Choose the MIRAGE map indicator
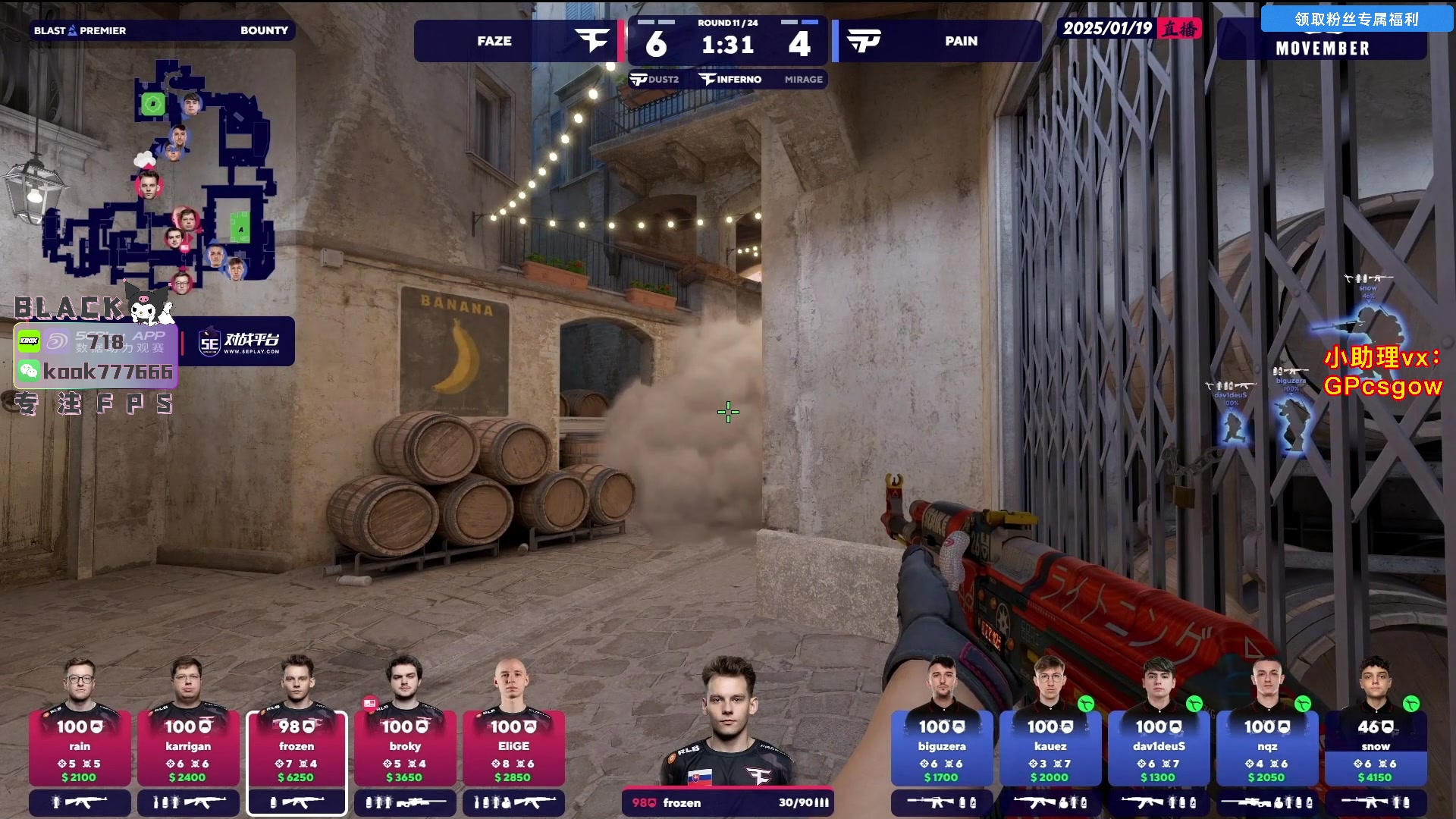Viewport: 1456px width, 819px height. pyautogui.click(x=803, y=80)
